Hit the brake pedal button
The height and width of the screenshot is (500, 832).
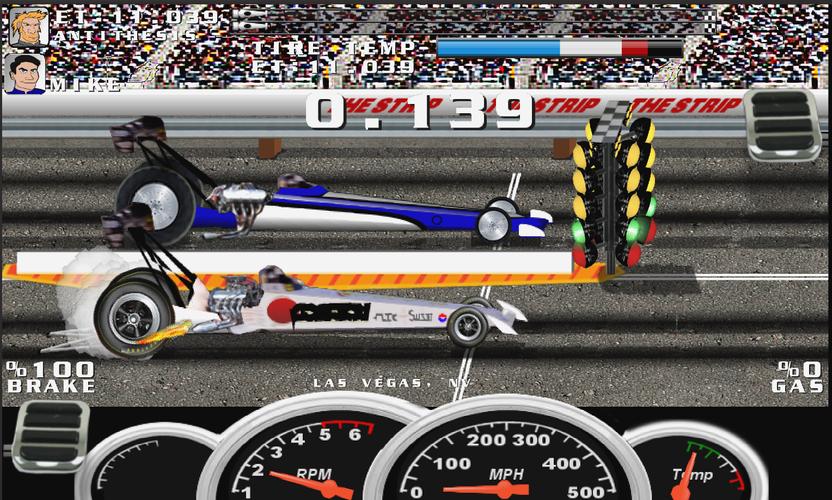(49, 435)
